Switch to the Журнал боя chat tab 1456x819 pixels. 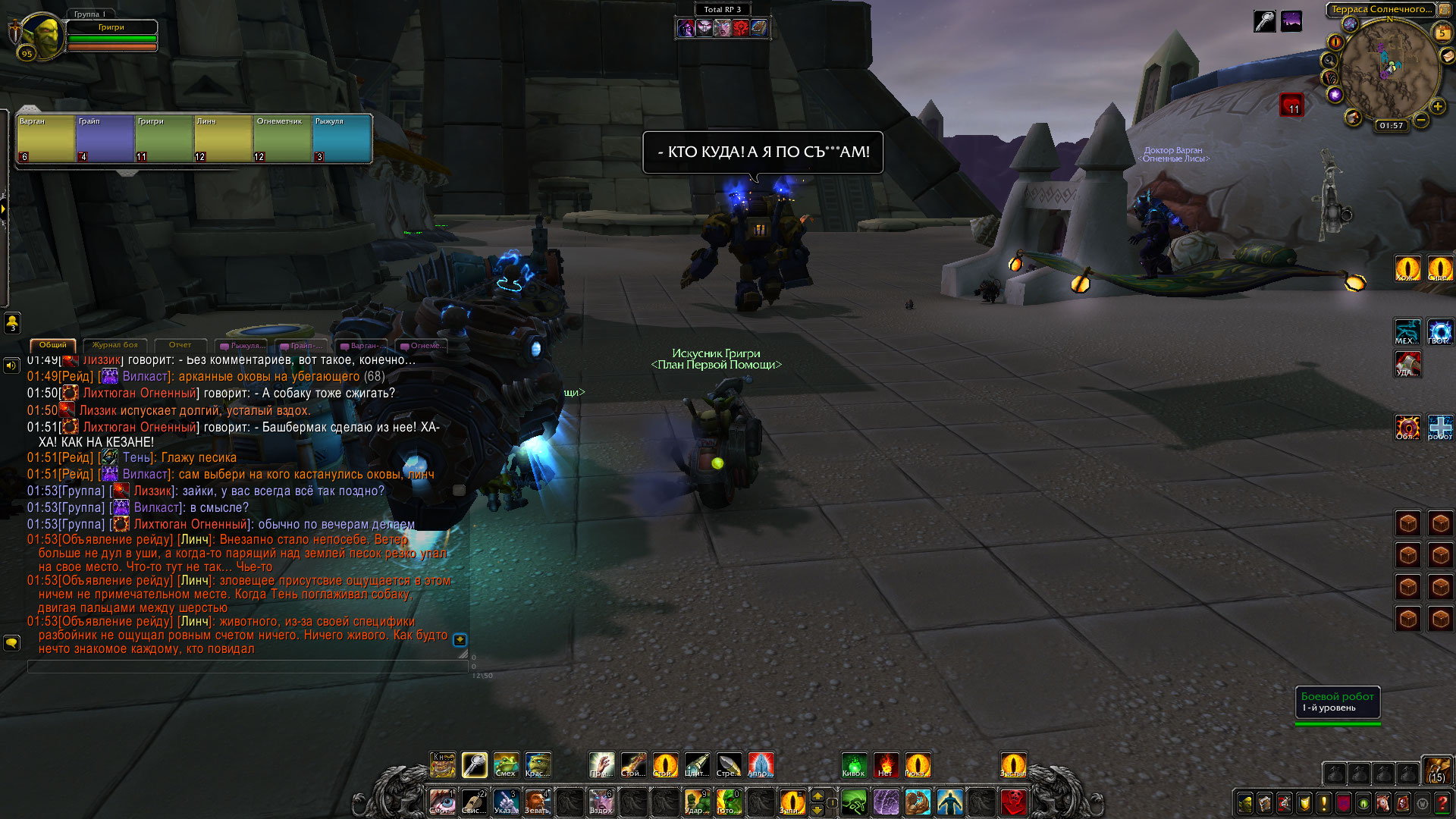click(115, 345)
